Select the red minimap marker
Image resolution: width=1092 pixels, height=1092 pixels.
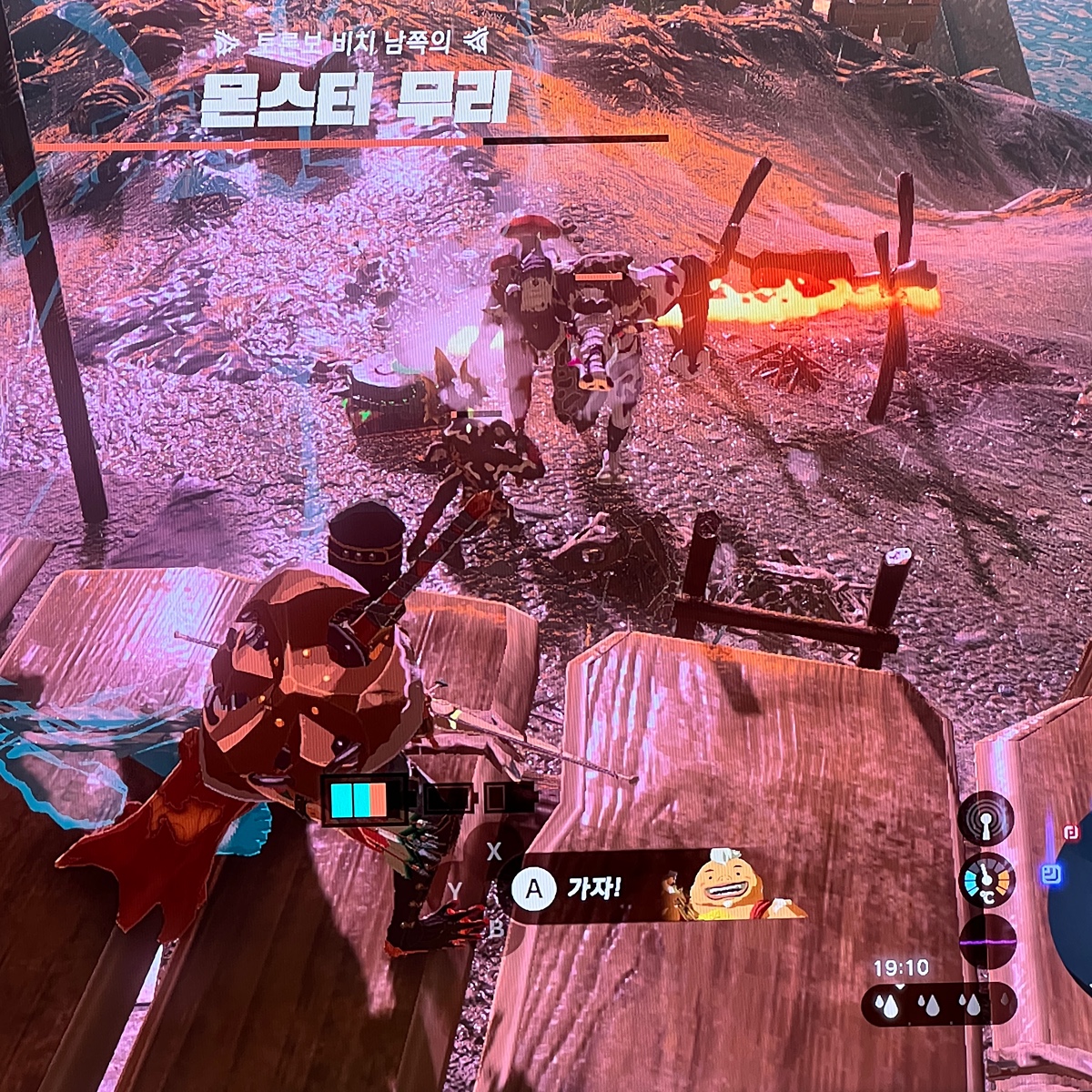[x=1071, y=831]
